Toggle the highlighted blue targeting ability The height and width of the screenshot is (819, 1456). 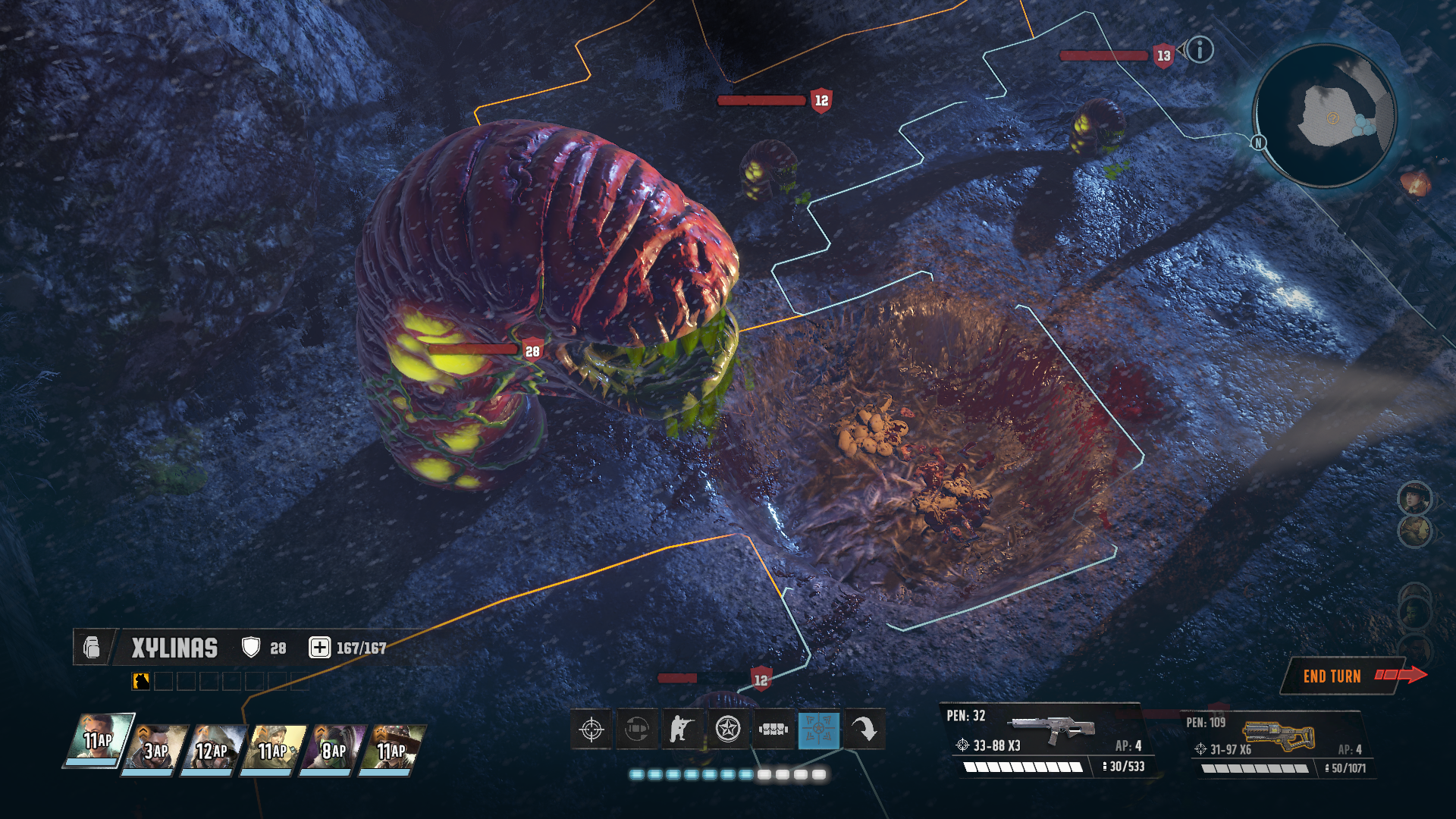click(x=819, y=730)
